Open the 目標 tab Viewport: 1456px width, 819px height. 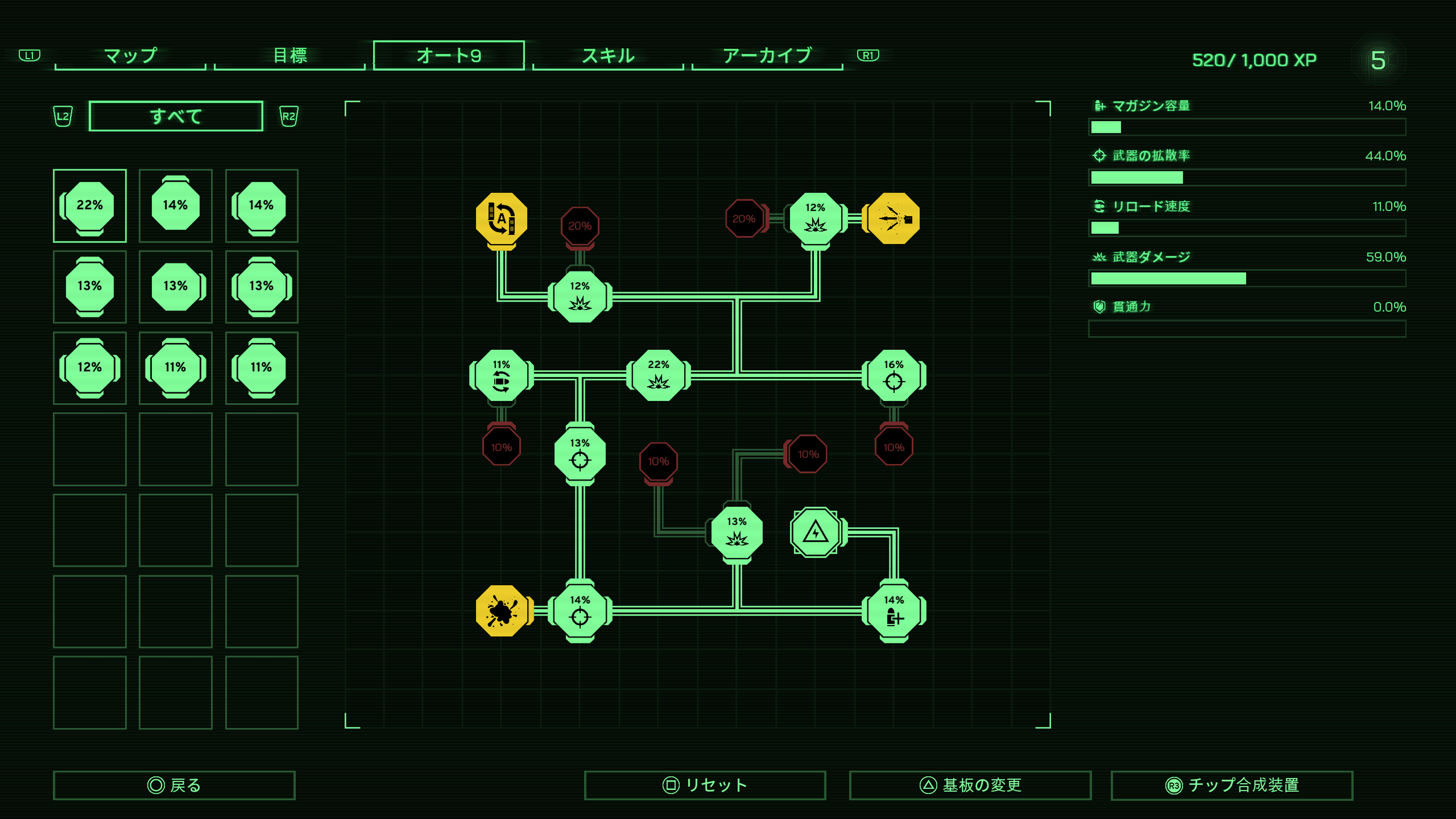(289, 55)
